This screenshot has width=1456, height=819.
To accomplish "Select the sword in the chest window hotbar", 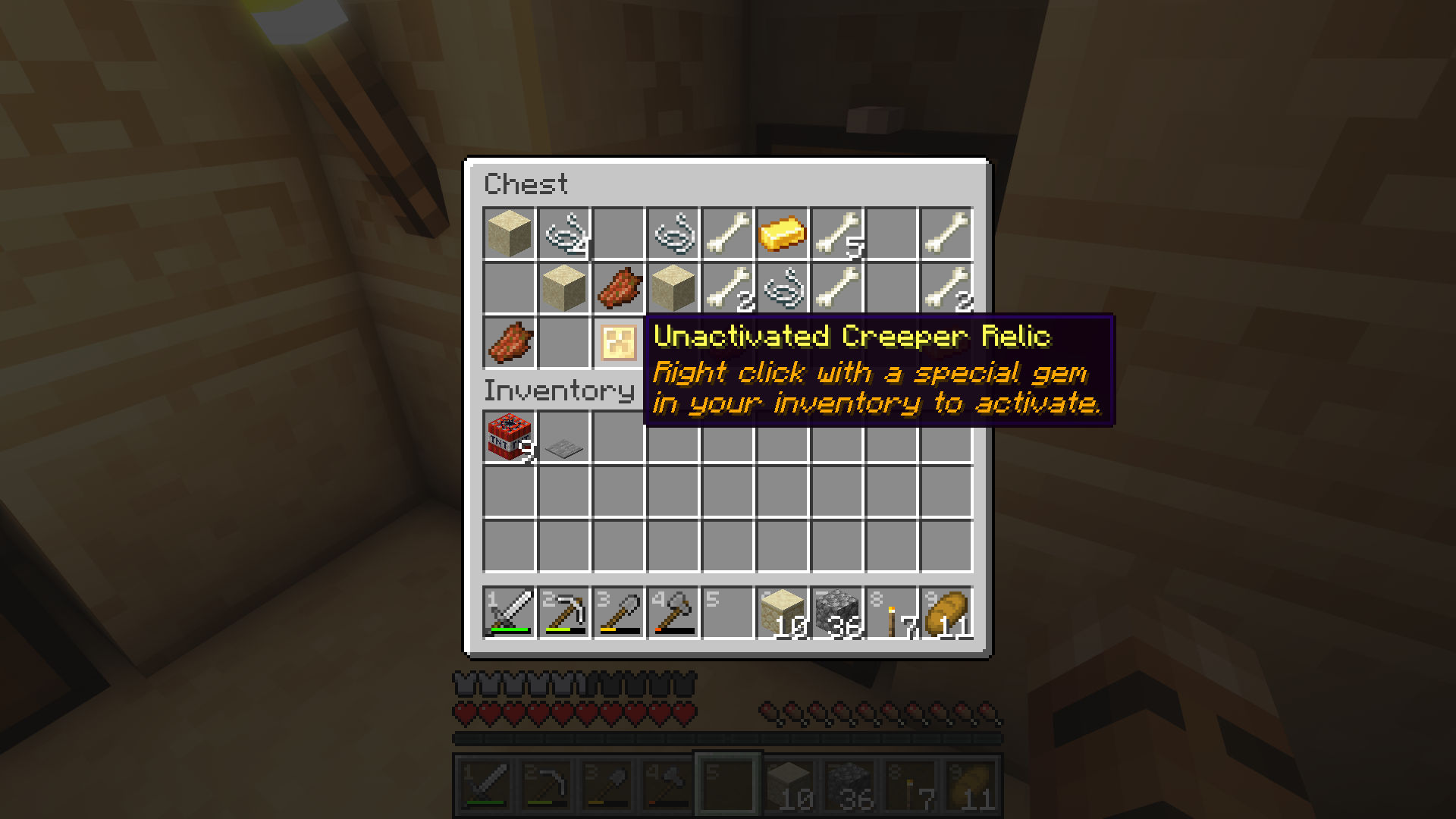I will [x=509, y=613].
